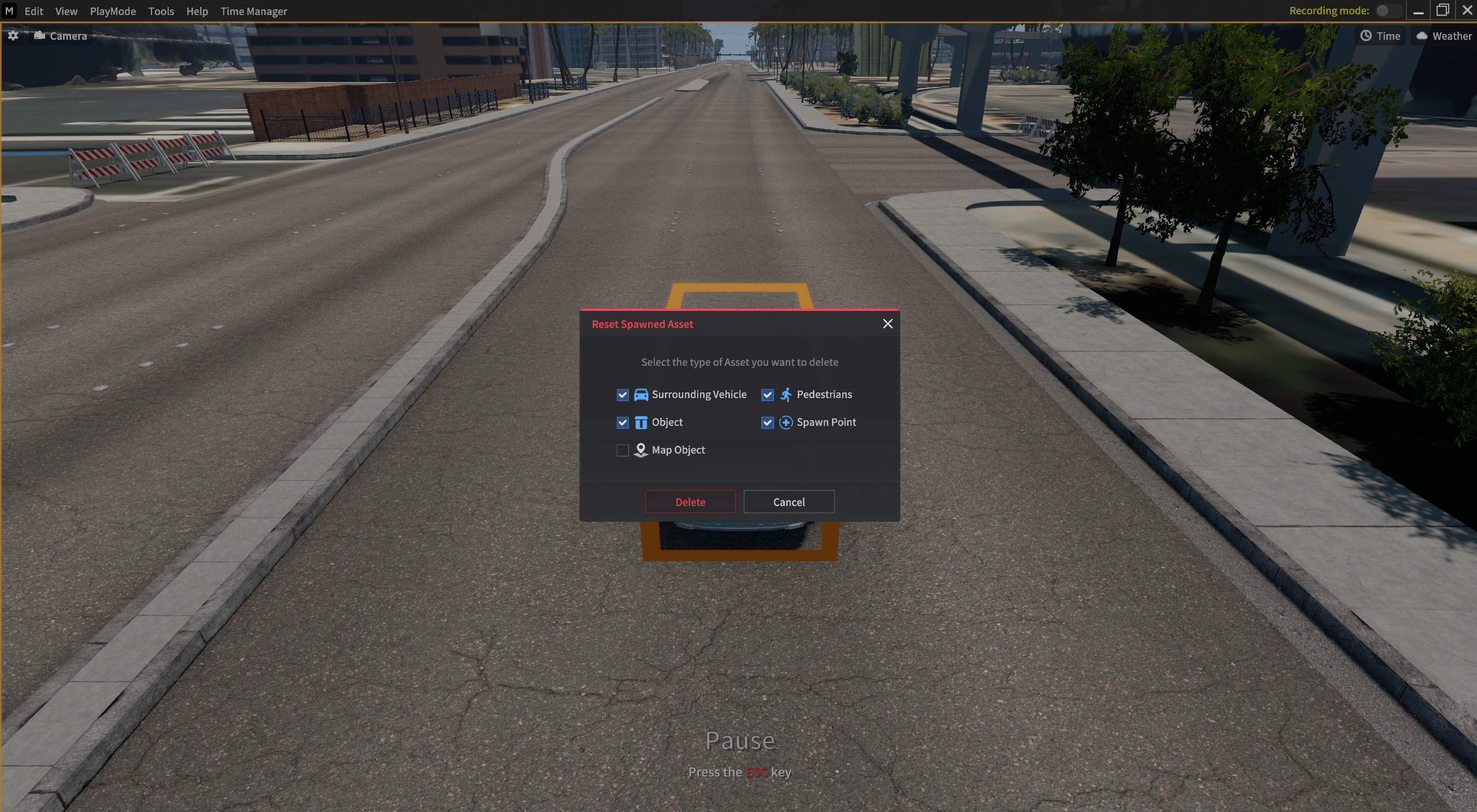Click the Object asset icon
Image resolution: width=1477 pixels, height=812 pixels.
641,422
